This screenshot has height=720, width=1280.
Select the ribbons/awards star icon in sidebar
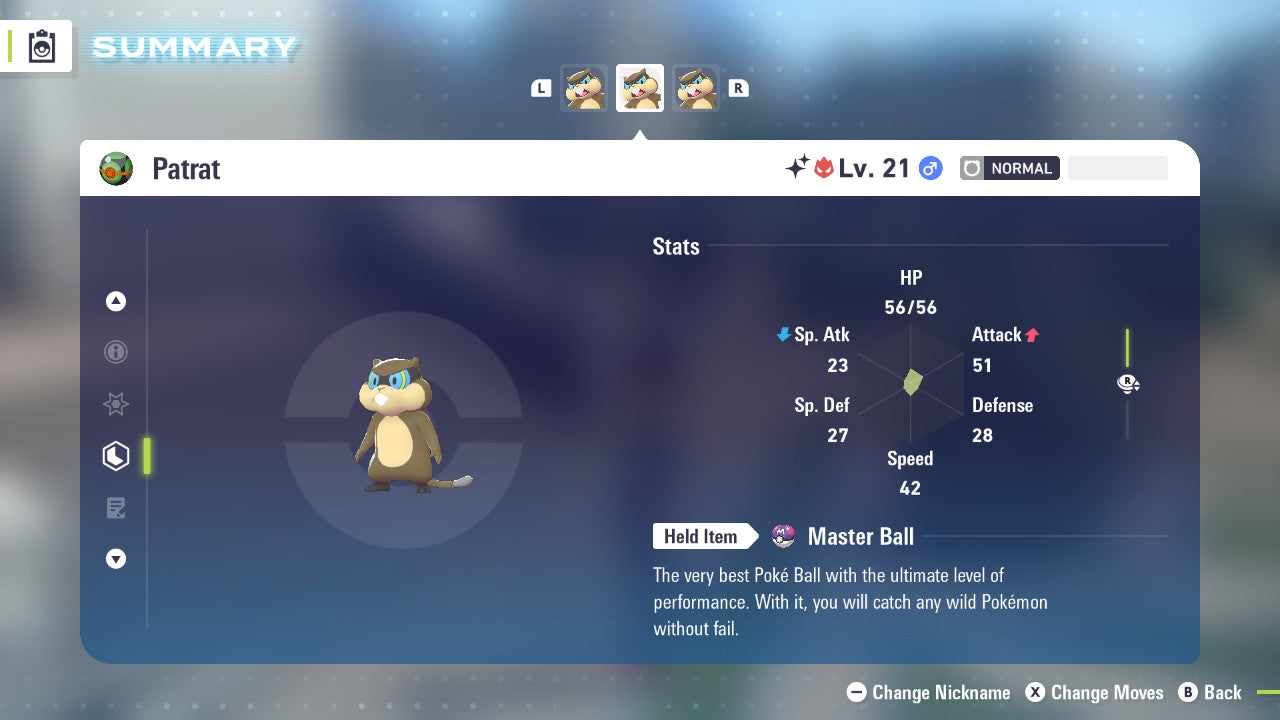116,404
